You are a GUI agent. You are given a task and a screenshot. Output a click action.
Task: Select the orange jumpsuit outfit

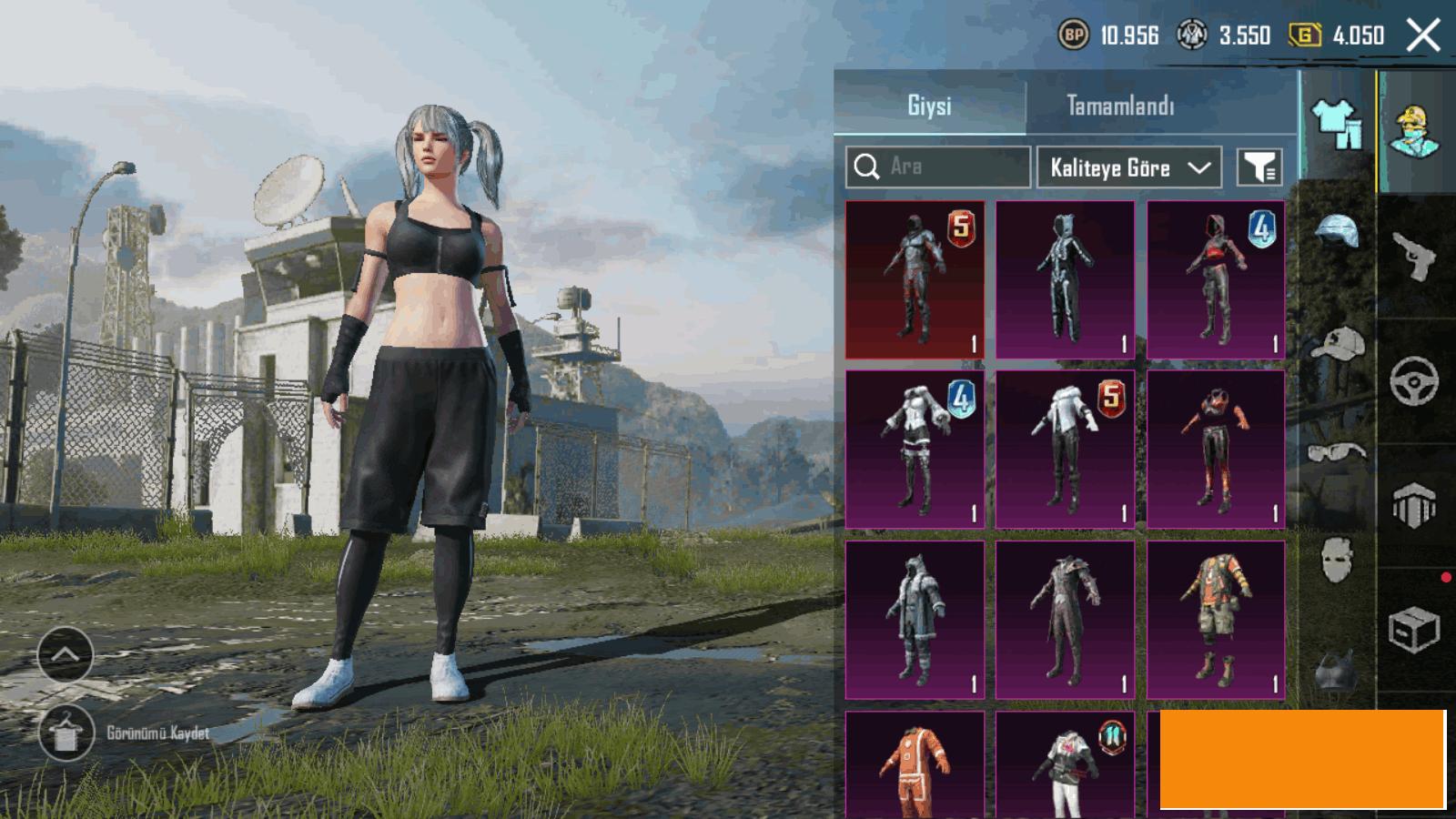[915, 766]
